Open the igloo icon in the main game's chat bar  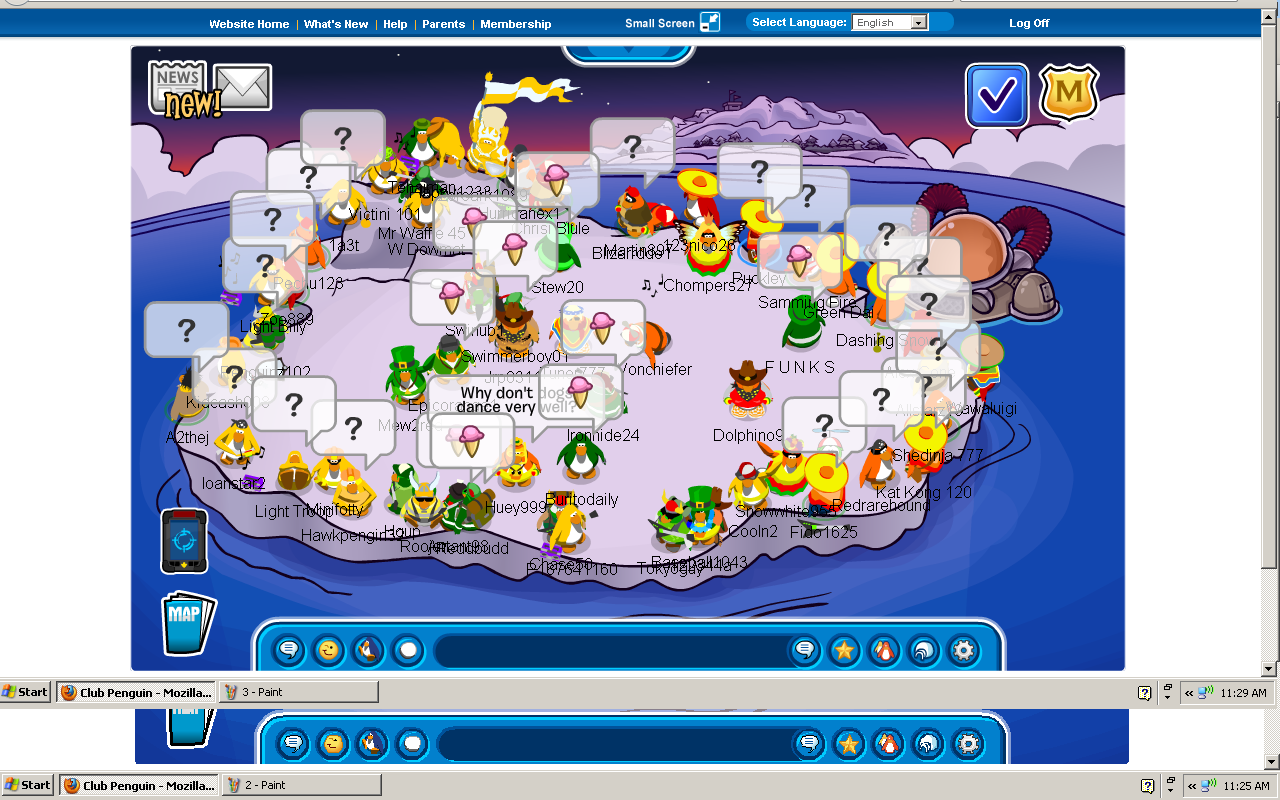coord(923,651)
